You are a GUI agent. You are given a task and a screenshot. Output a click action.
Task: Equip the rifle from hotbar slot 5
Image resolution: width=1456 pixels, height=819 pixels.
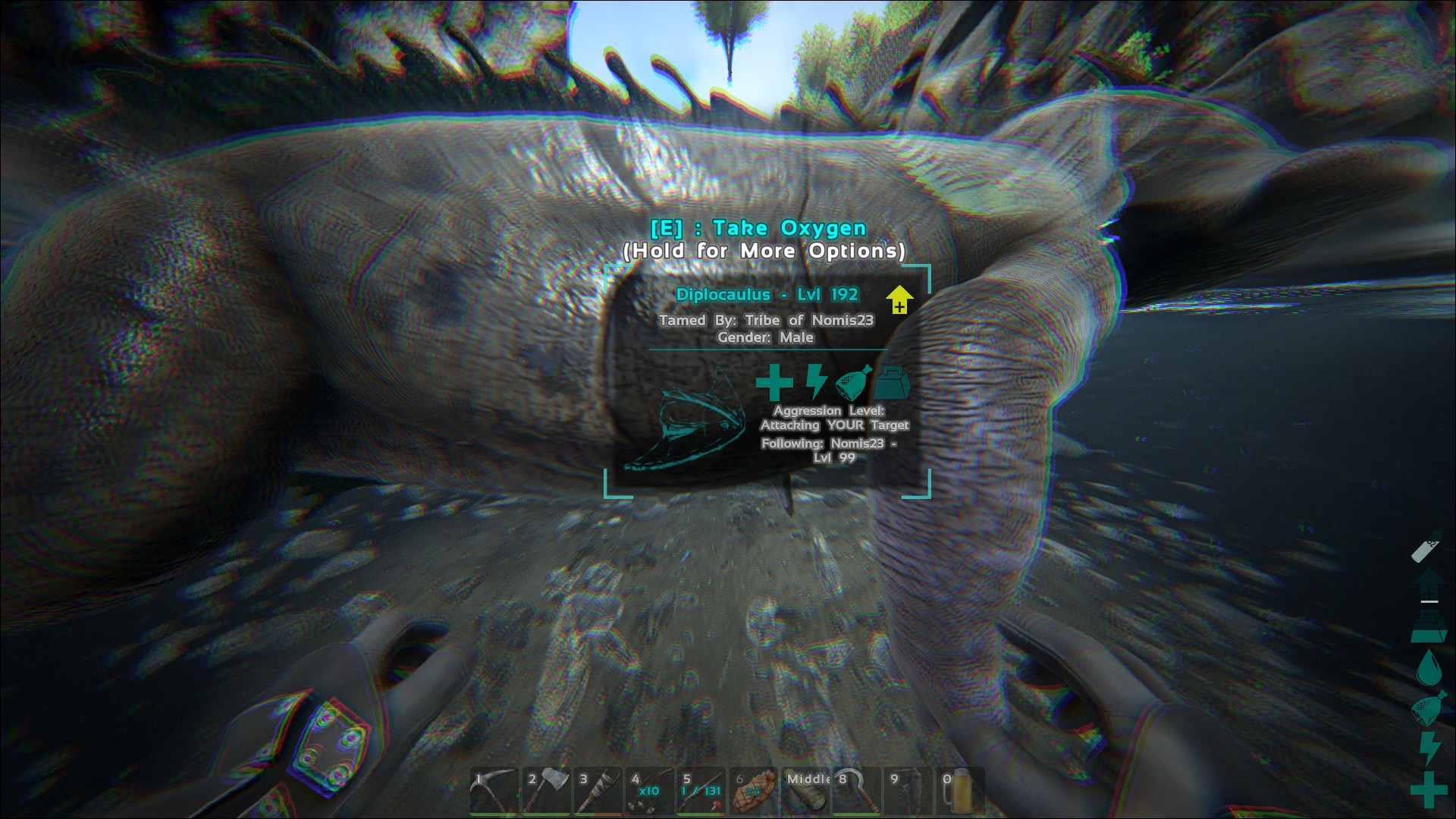coord(701,791)
